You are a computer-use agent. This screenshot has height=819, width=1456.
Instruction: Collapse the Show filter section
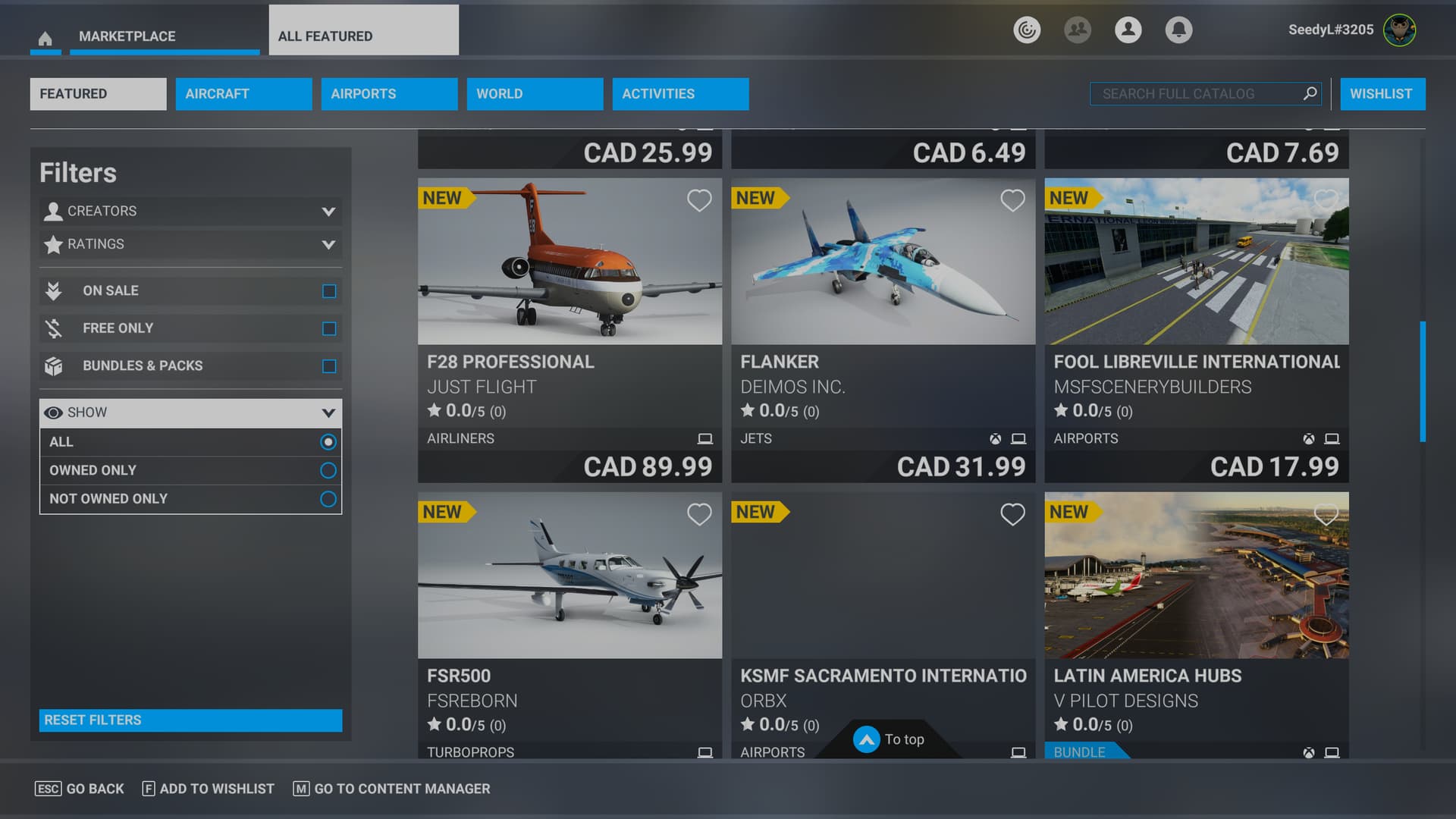pos(328,413)
